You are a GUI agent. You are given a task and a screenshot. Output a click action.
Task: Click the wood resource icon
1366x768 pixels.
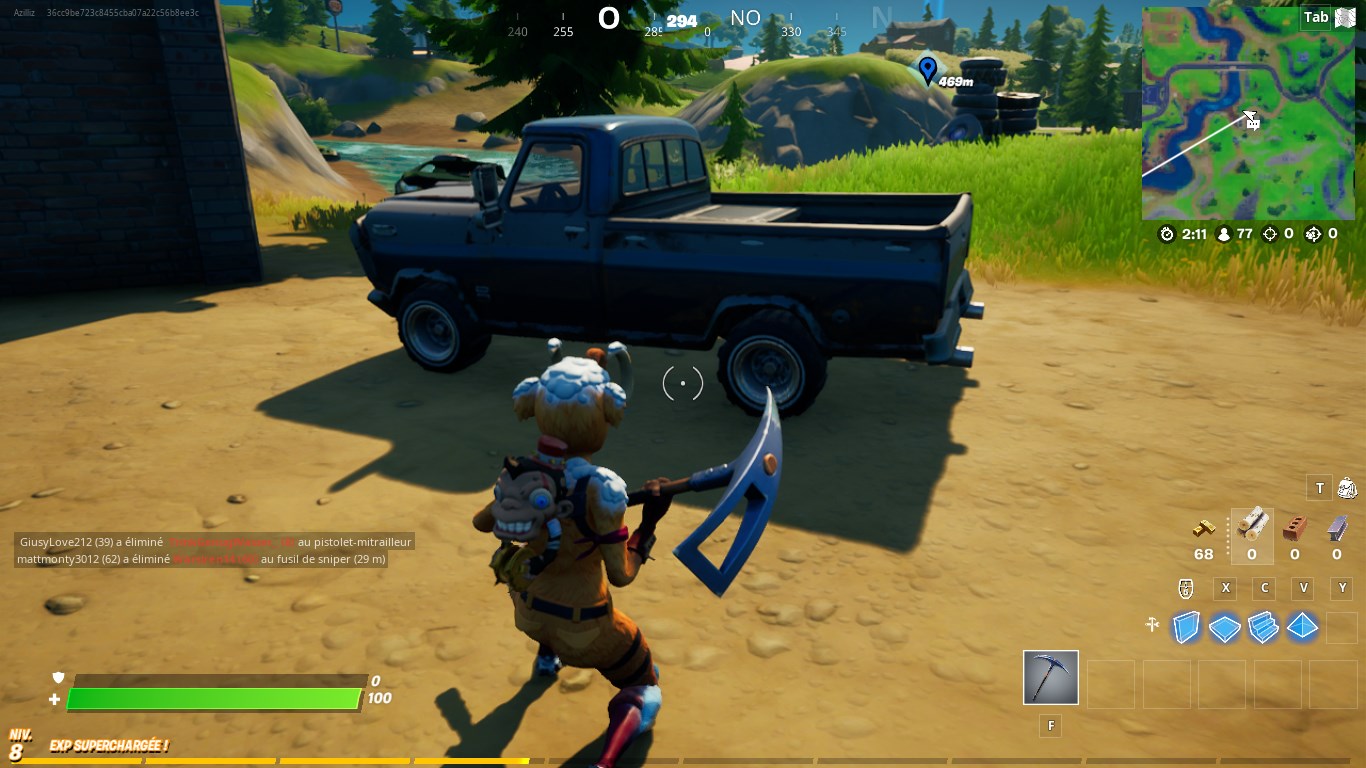1251,524
